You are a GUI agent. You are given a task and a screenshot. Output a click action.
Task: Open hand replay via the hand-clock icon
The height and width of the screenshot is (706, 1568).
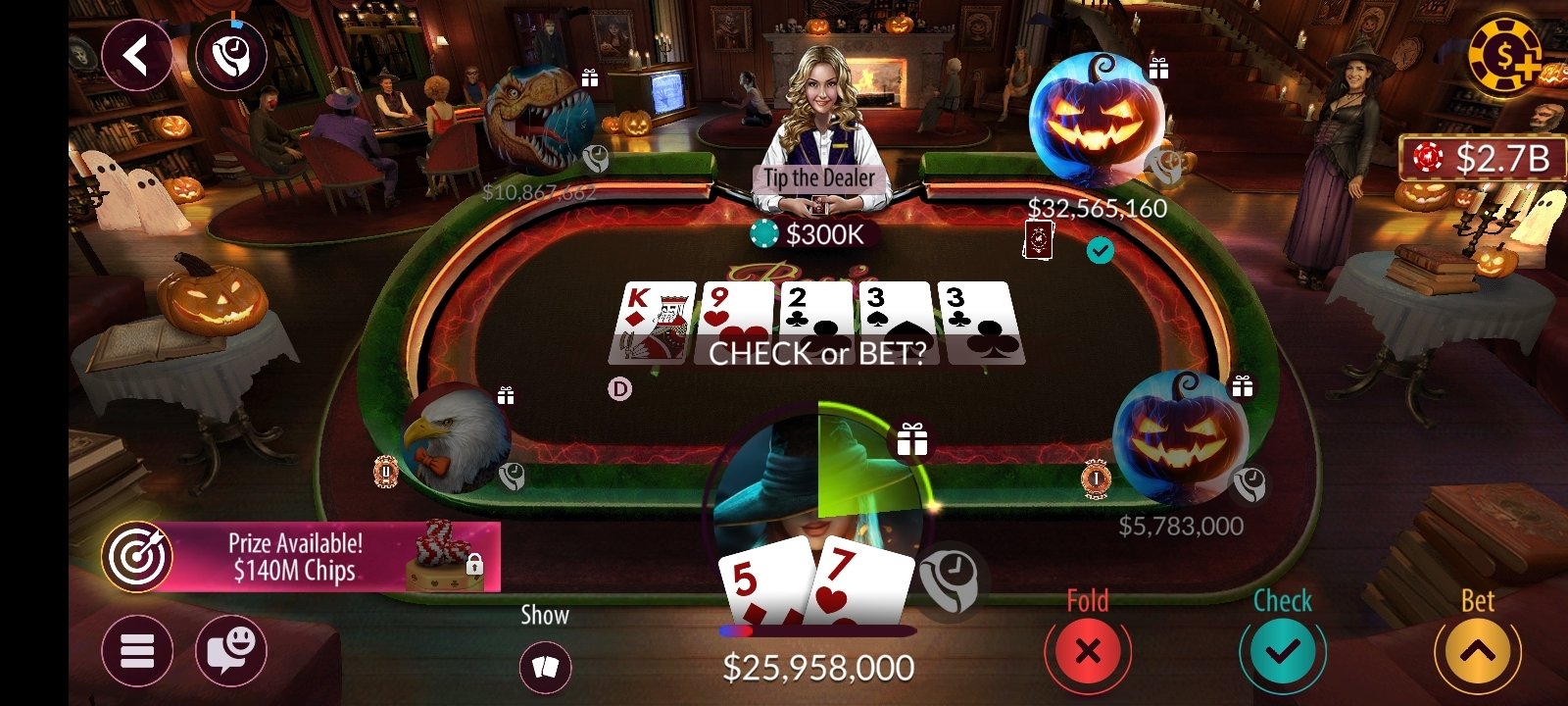(x=231, y=54)
